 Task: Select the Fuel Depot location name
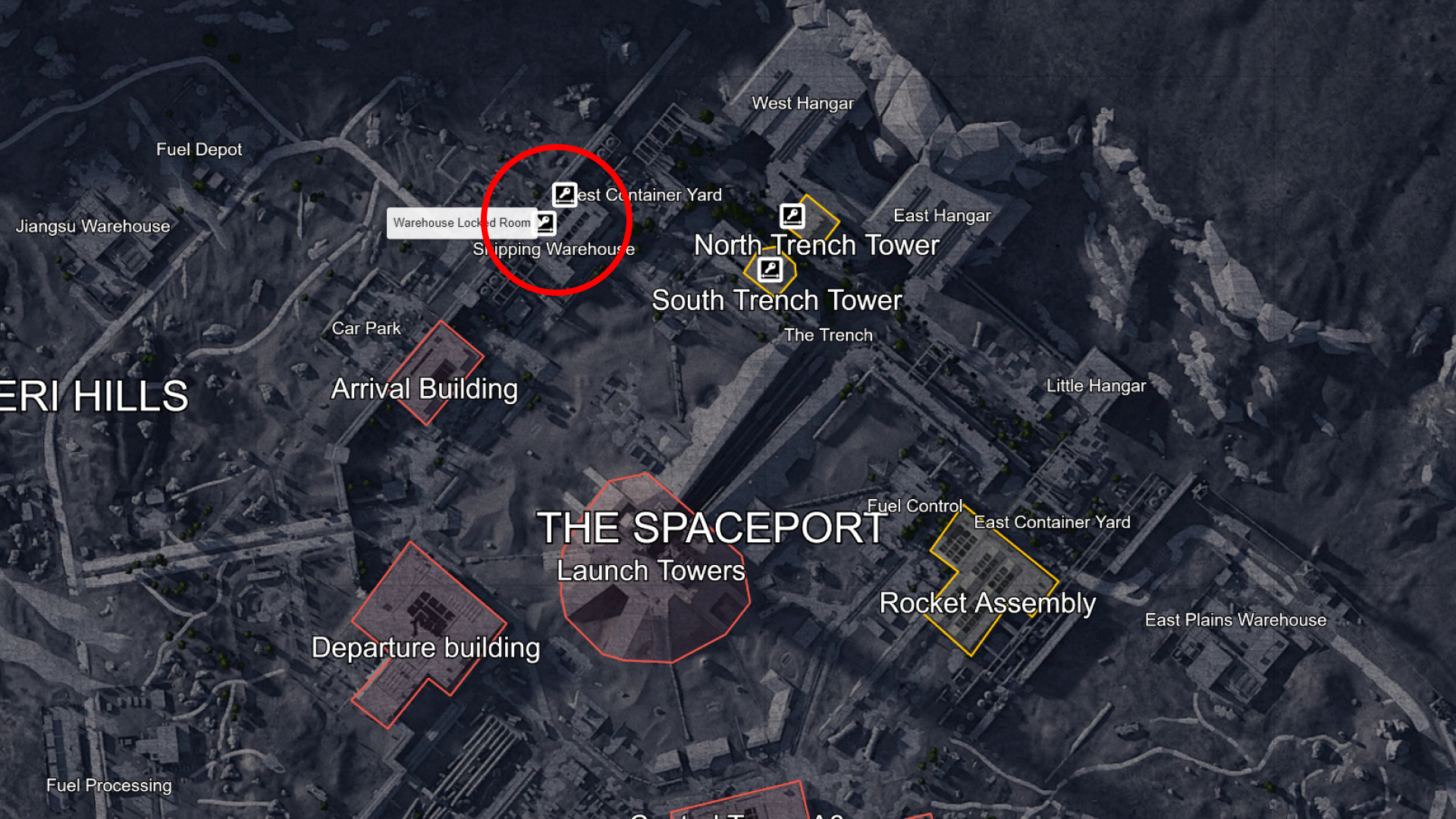coord(200,149)
